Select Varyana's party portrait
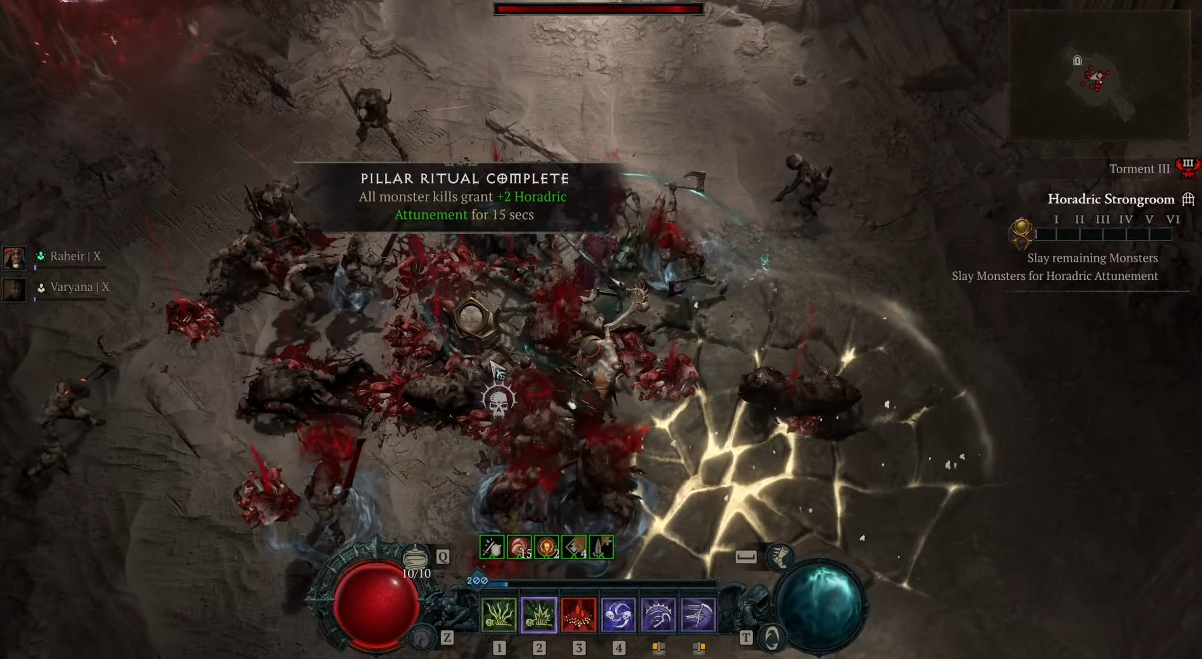This screenshot has width=1202, height=659. tap(15, 289)
